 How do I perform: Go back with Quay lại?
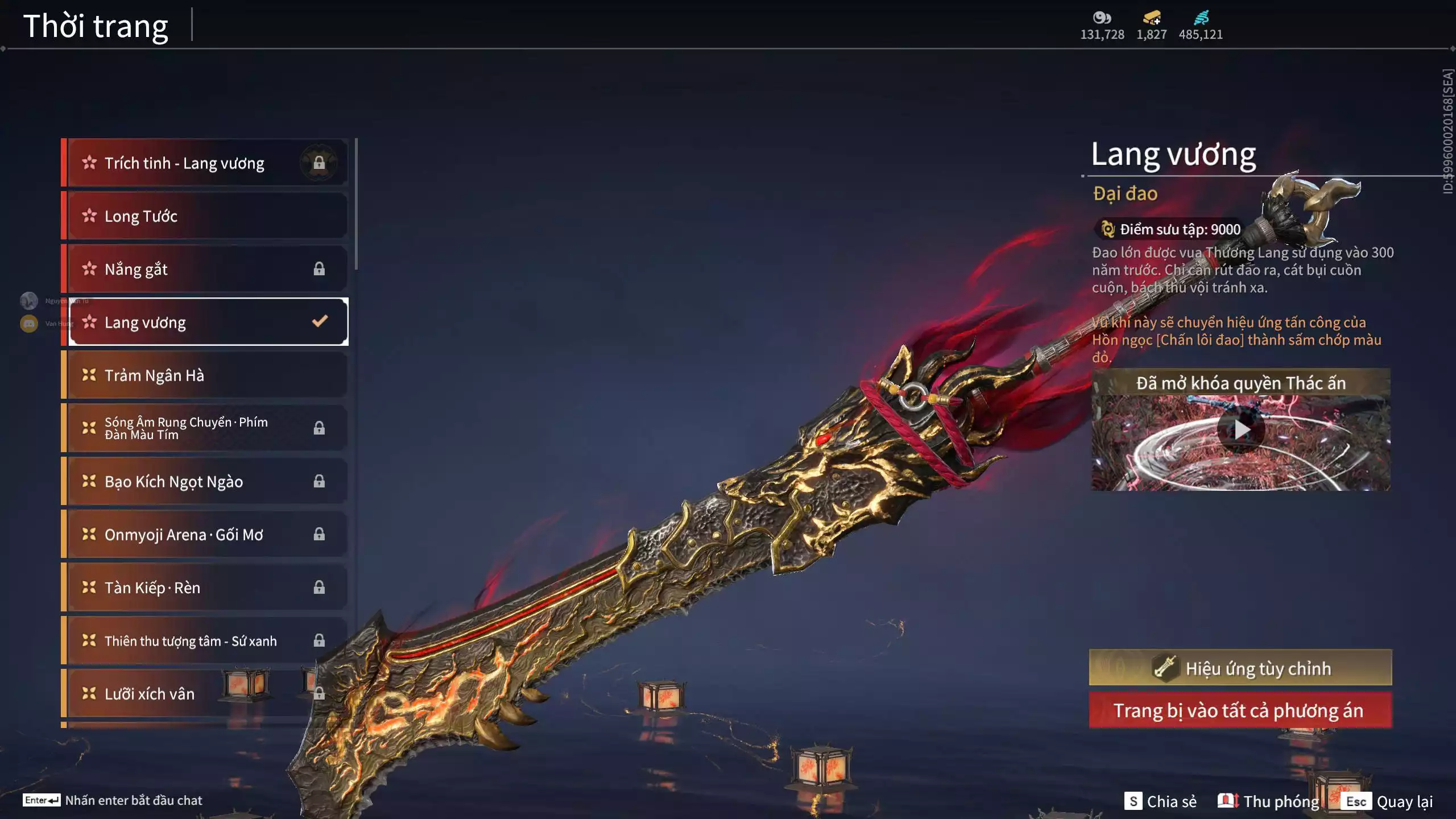pyautogui.click(x=1388, y=801)
